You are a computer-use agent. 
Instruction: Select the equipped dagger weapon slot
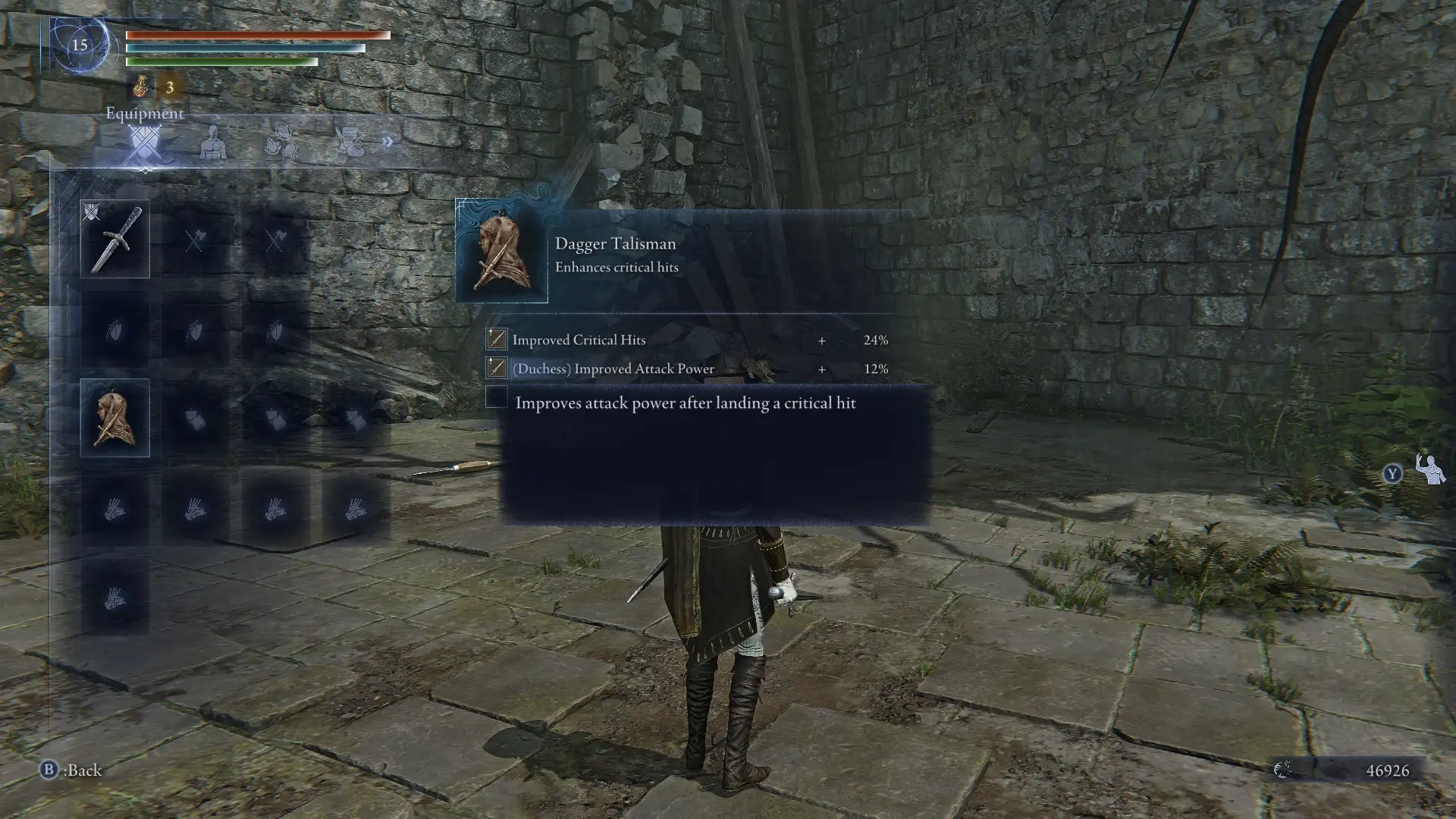click(x=115, y=239)
